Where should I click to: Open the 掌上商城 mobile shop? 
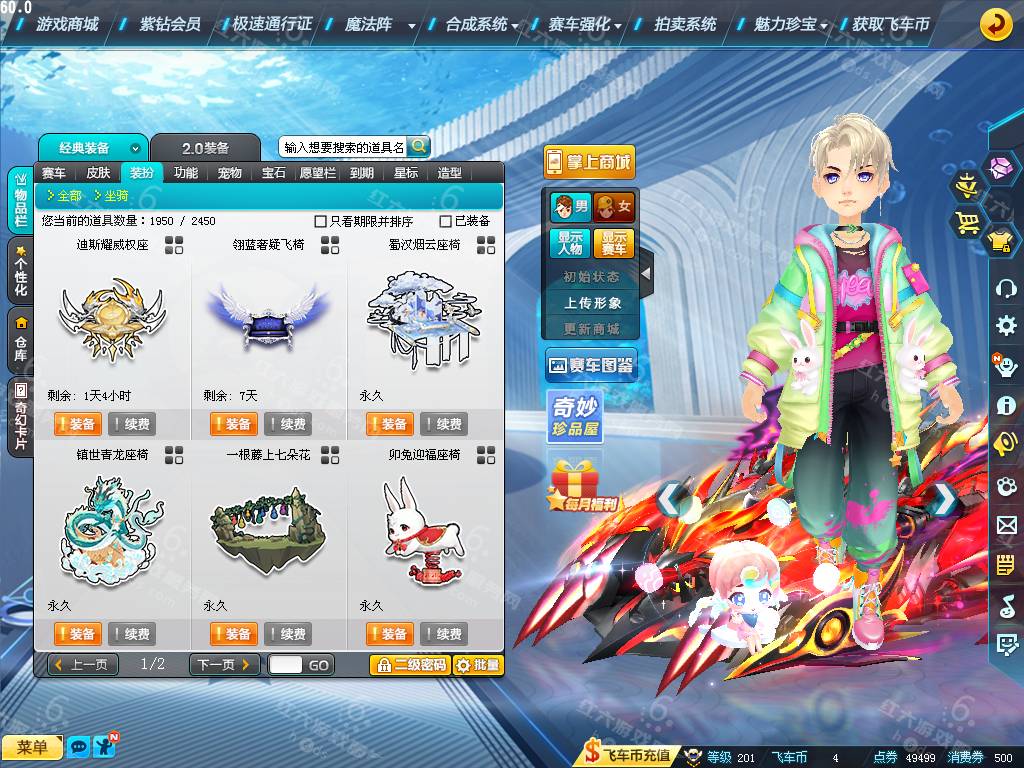[x=589, y=162]
